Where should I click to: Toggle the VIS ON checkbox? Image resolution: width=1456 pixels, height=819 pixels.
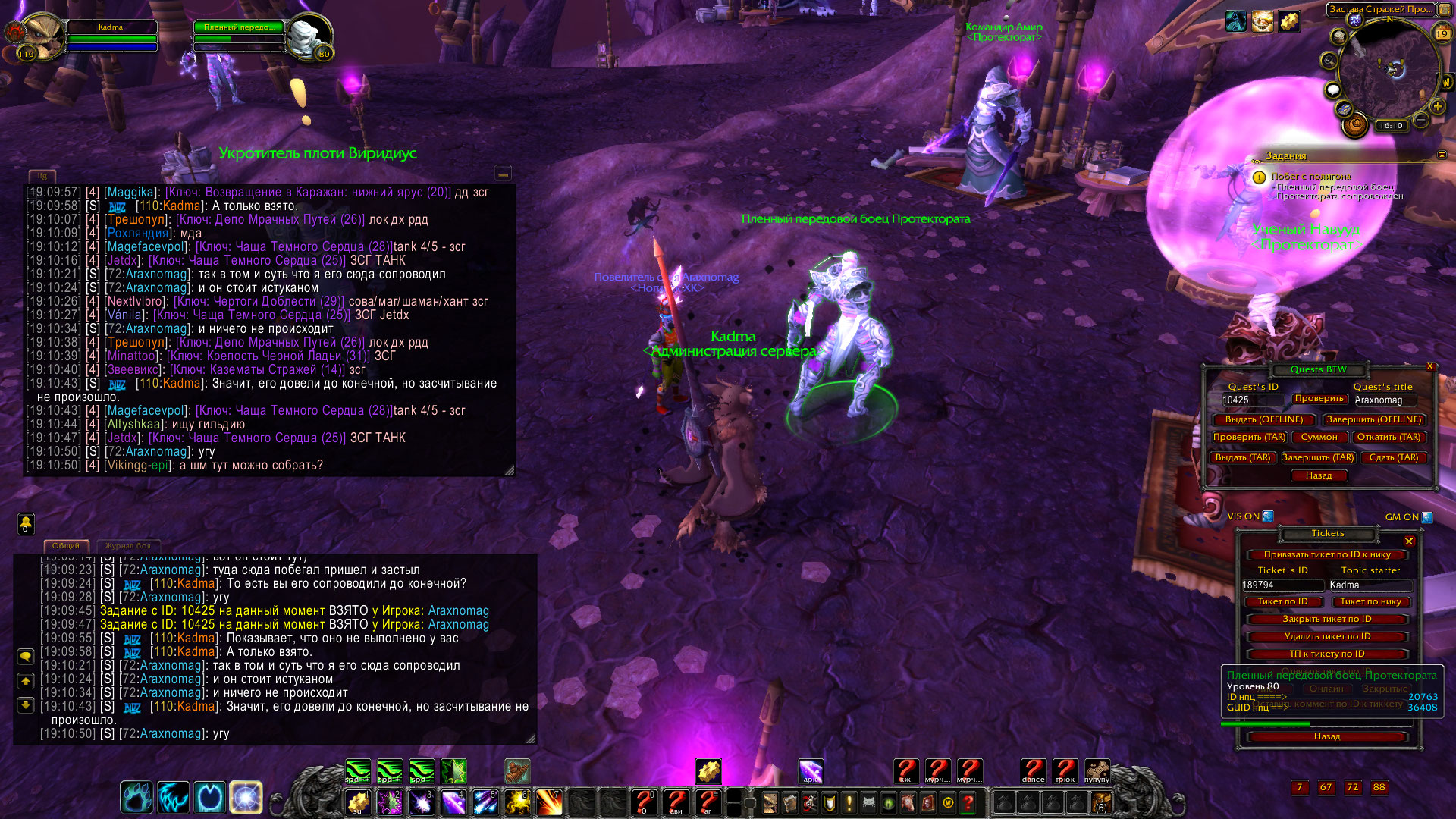point(1268,516)
